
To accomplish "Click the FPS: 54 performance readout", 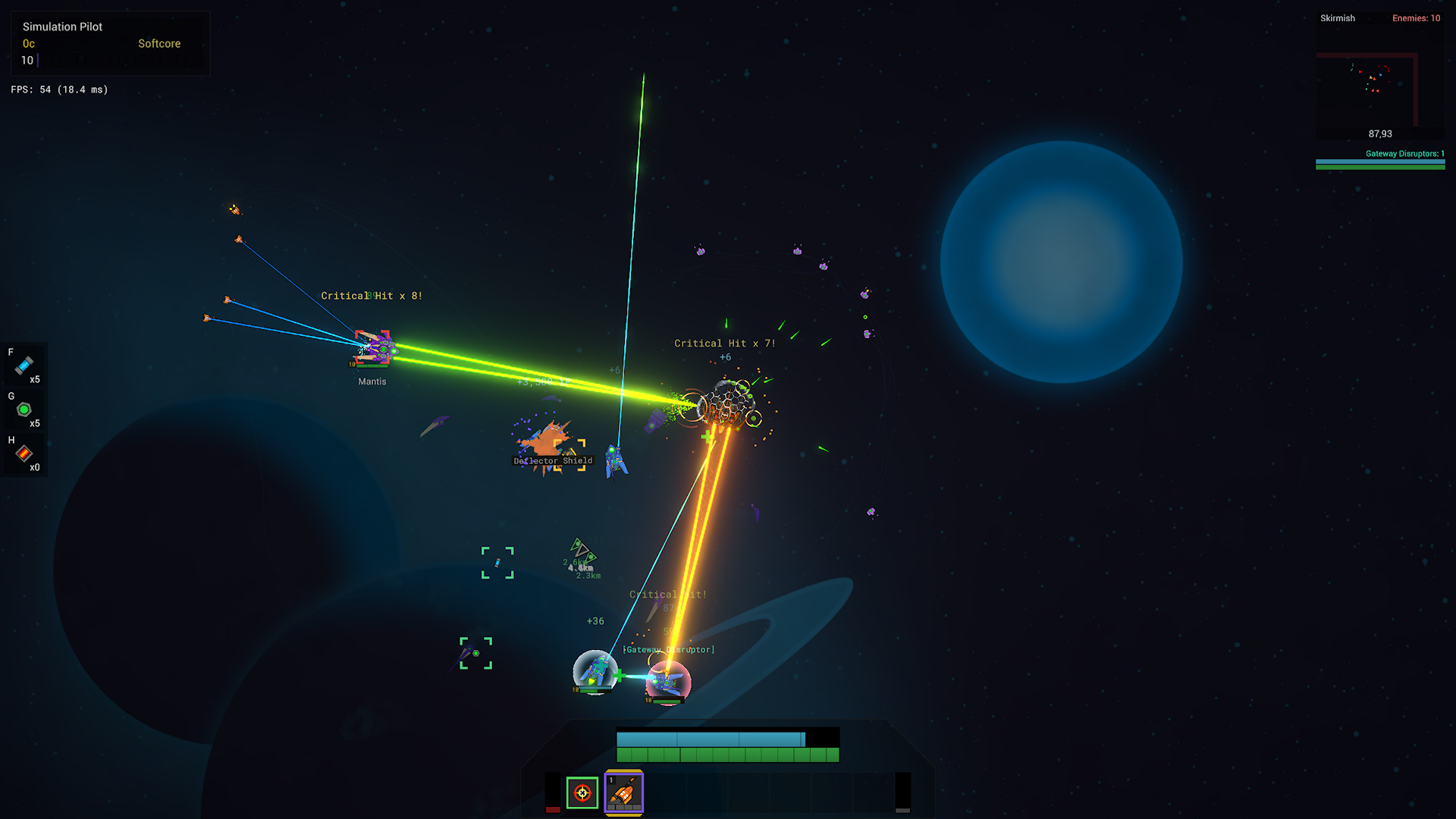I will coord(58,89).
